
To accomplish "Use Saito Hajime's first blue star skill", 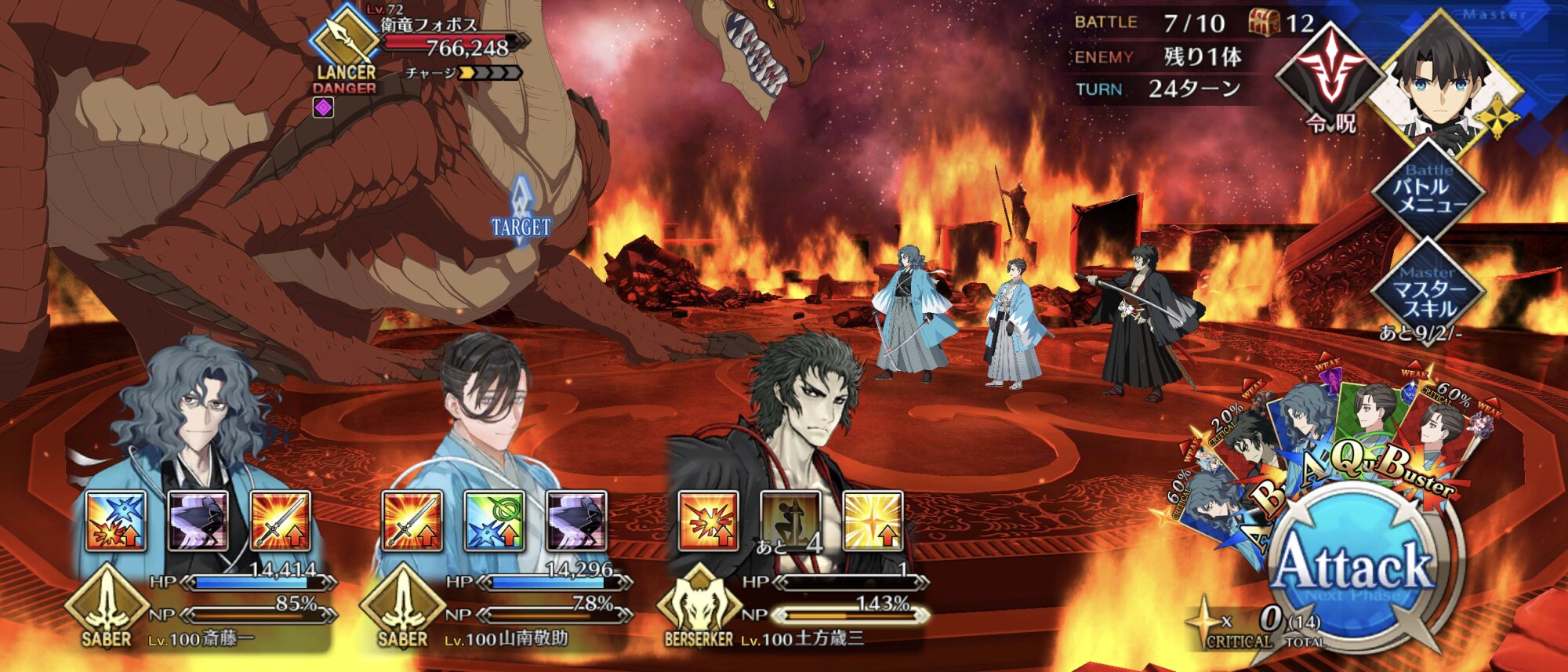I will pos(116,521).
